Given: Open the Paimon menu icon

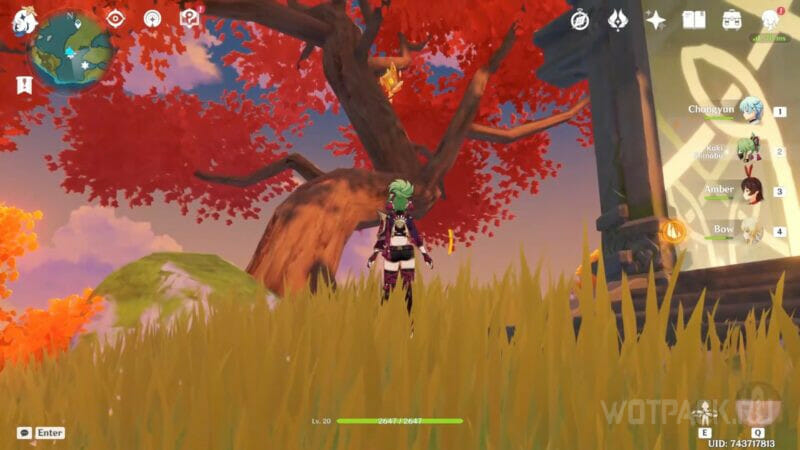Looking at the screenshot, I should point(25,19).
